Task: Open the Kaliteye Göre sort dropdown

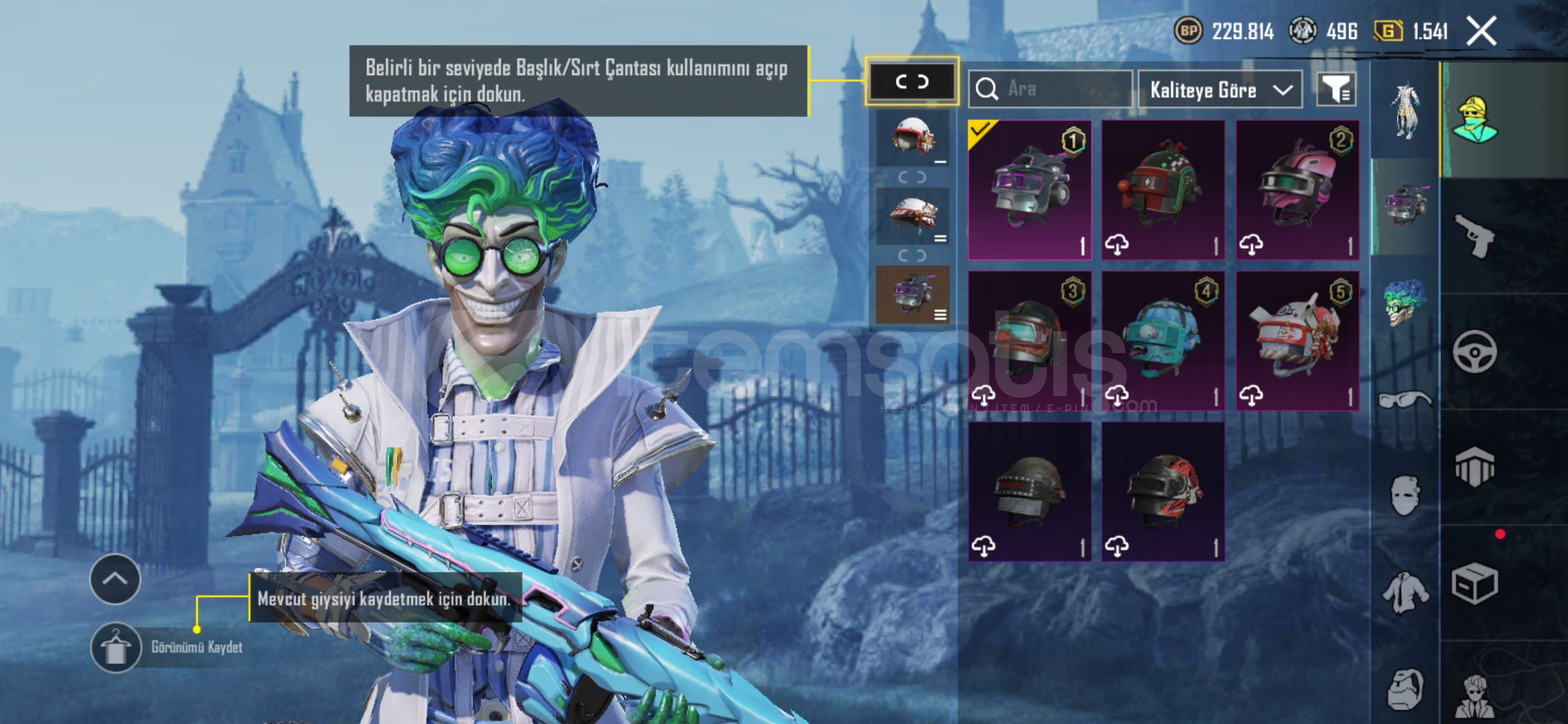Action: point(1220,90)
